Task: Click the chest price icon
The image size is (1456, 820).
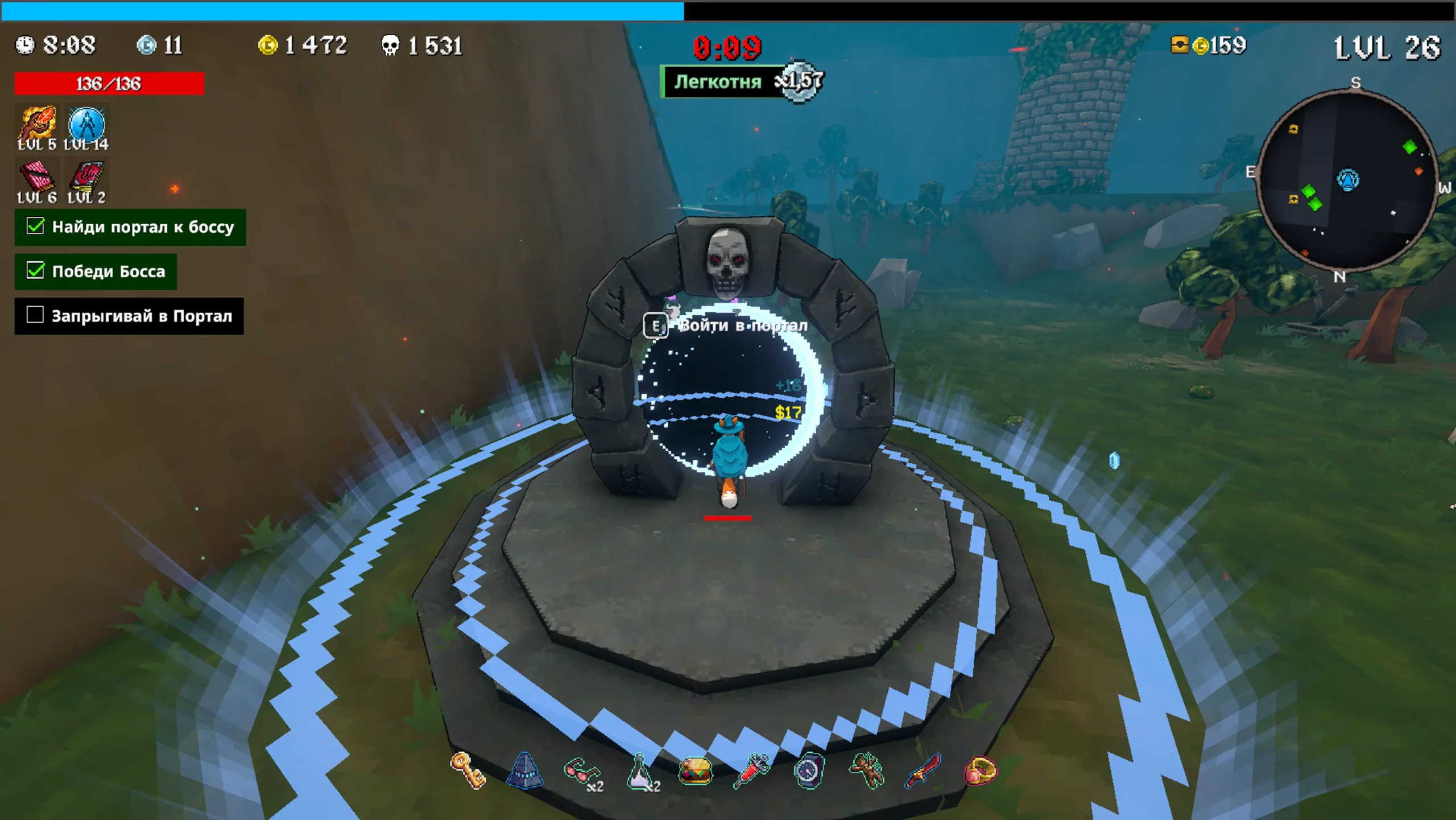Action: pos(1180,44)
